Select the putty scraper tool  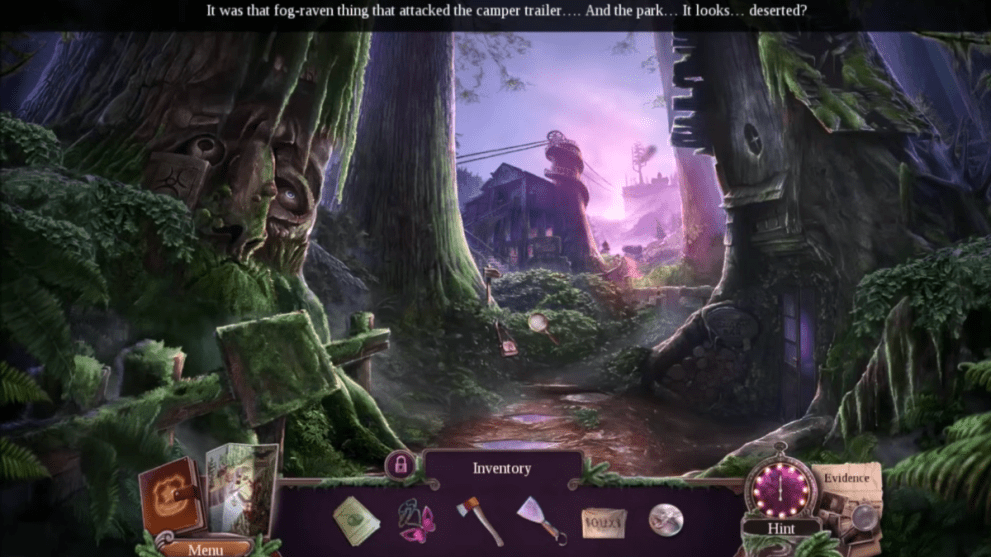click(x=542, y=520)
